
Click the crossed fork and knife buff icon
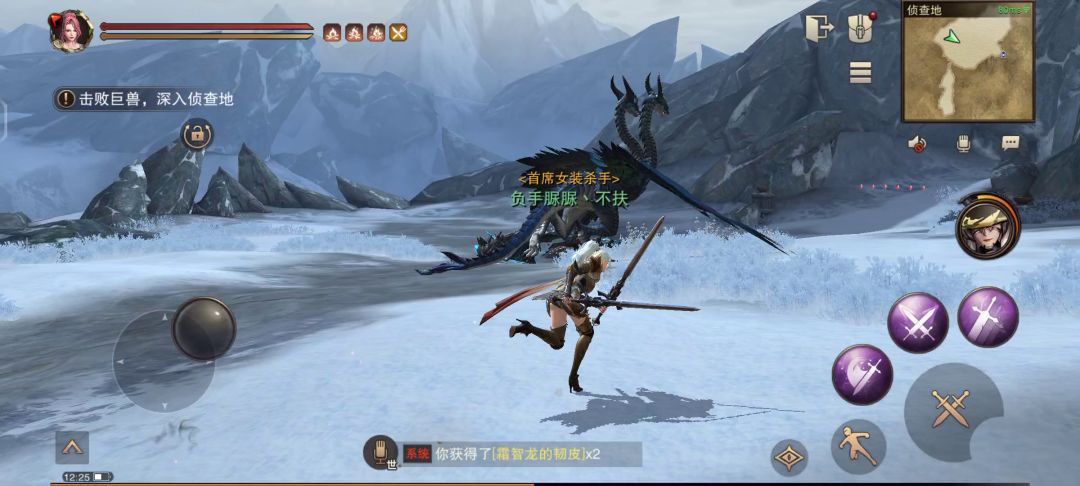[x=398, y=33]
